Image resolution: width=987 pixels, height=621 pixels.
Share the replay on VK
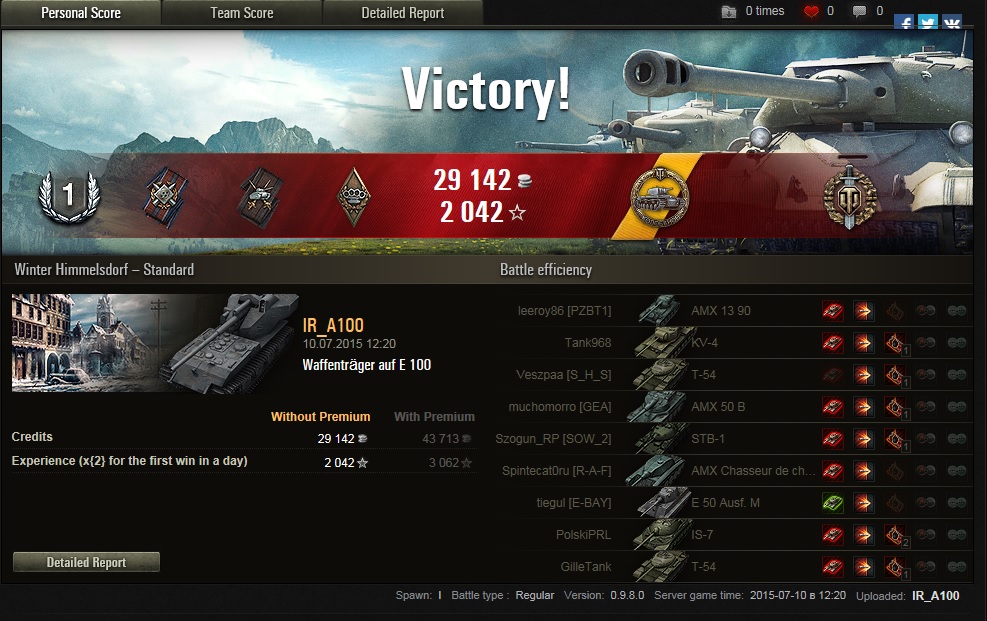pyautogui.click(x=952, y=22)
